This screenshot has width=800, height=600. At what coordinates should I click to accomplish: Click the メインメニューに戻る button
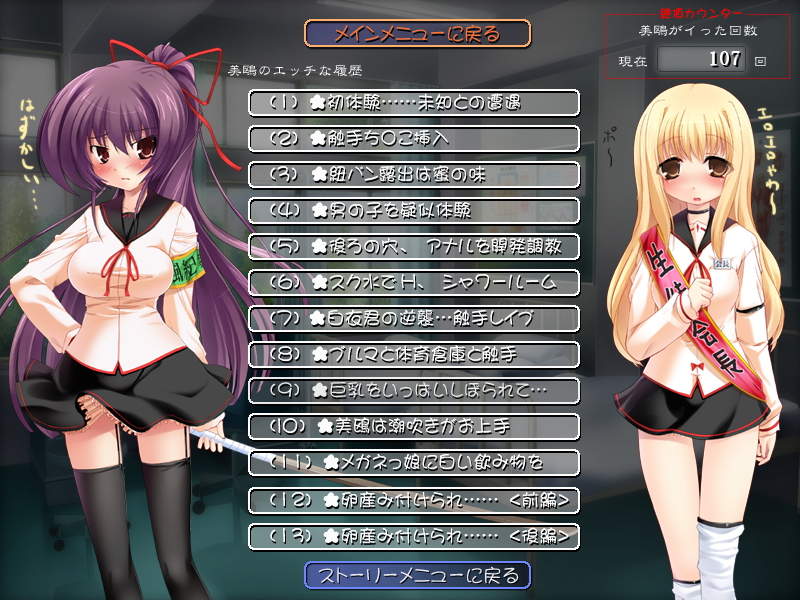point(417,34)
